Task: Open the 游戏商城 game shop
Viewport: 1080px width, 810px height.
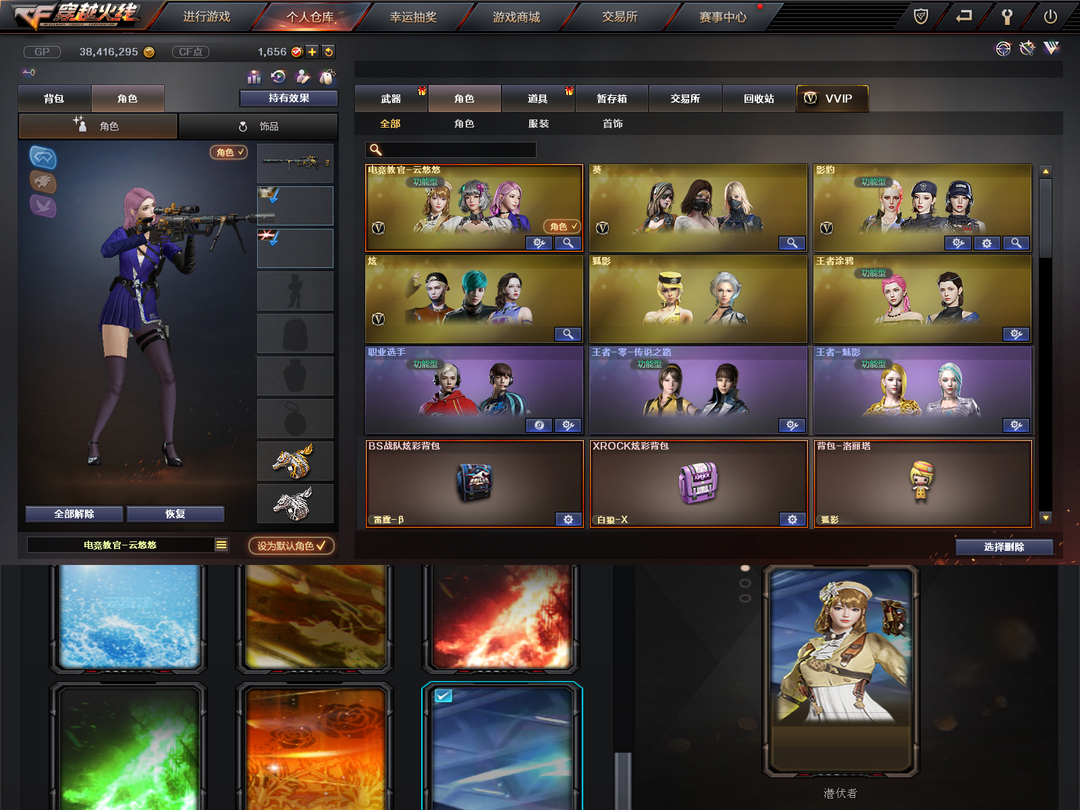Action: pos(516,17)
